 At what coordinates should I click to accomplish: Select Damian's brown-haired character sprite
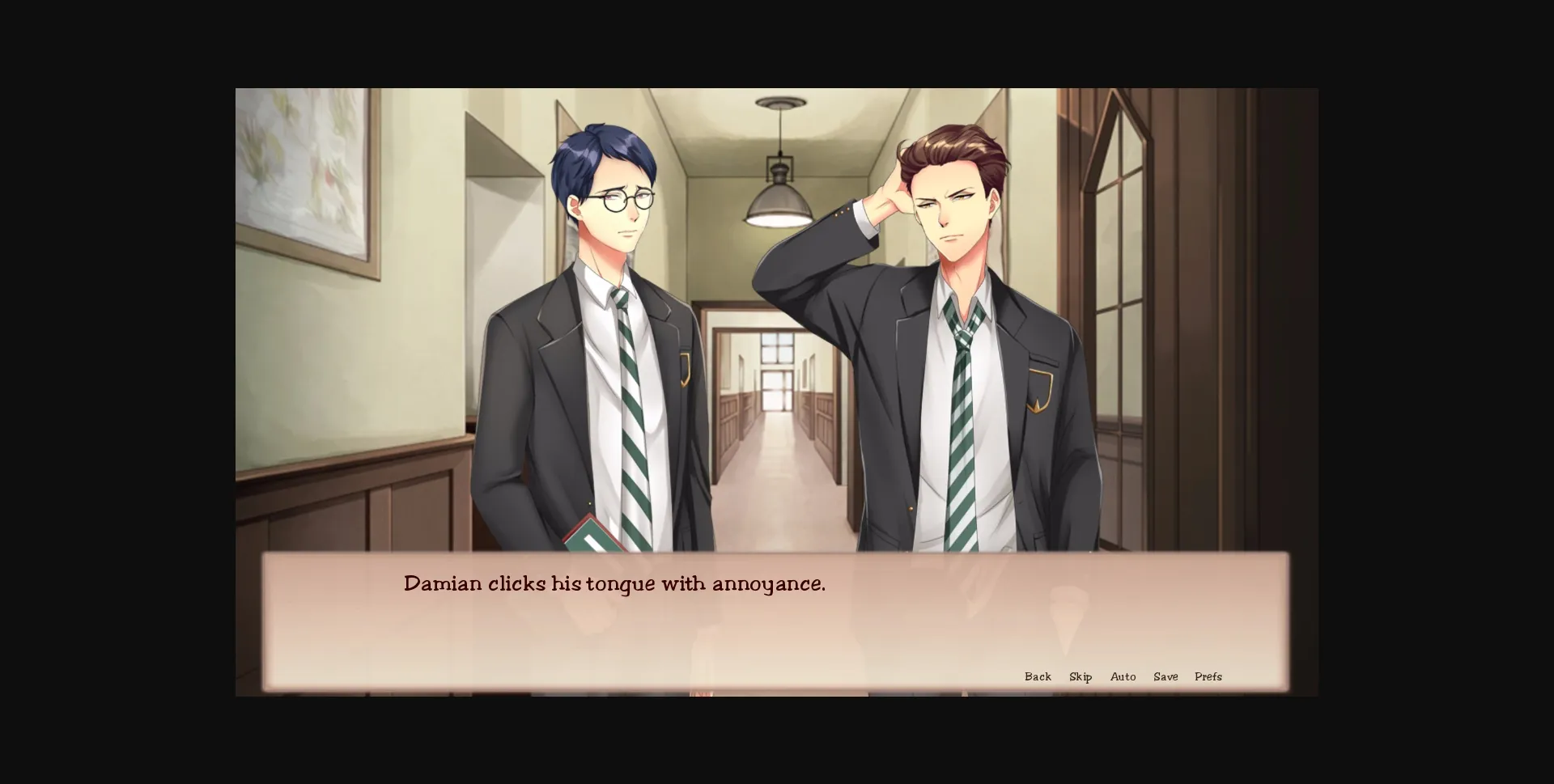pyautogui.click(x=955, y=324)
